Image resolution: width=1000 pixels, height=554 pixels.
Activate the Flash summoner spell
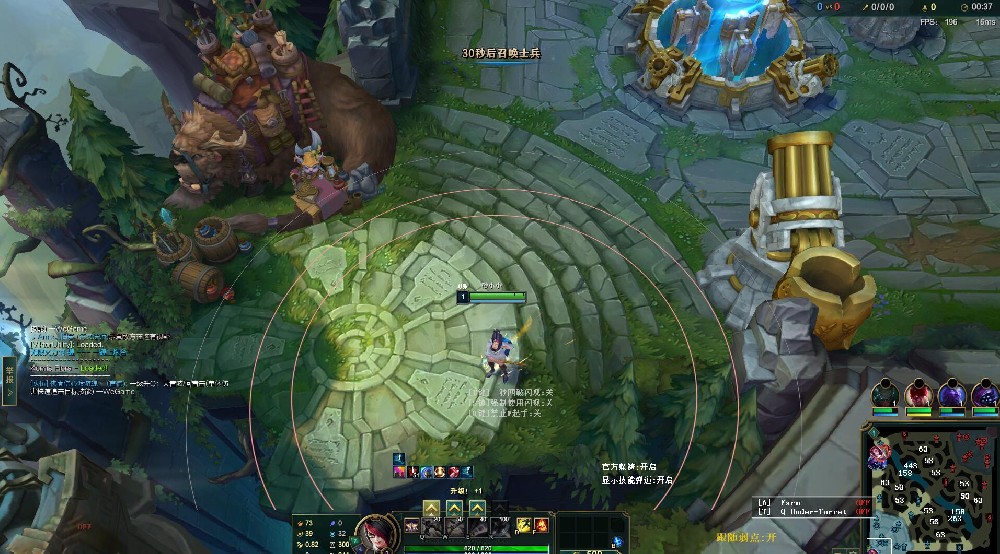(x=523, y=525)
